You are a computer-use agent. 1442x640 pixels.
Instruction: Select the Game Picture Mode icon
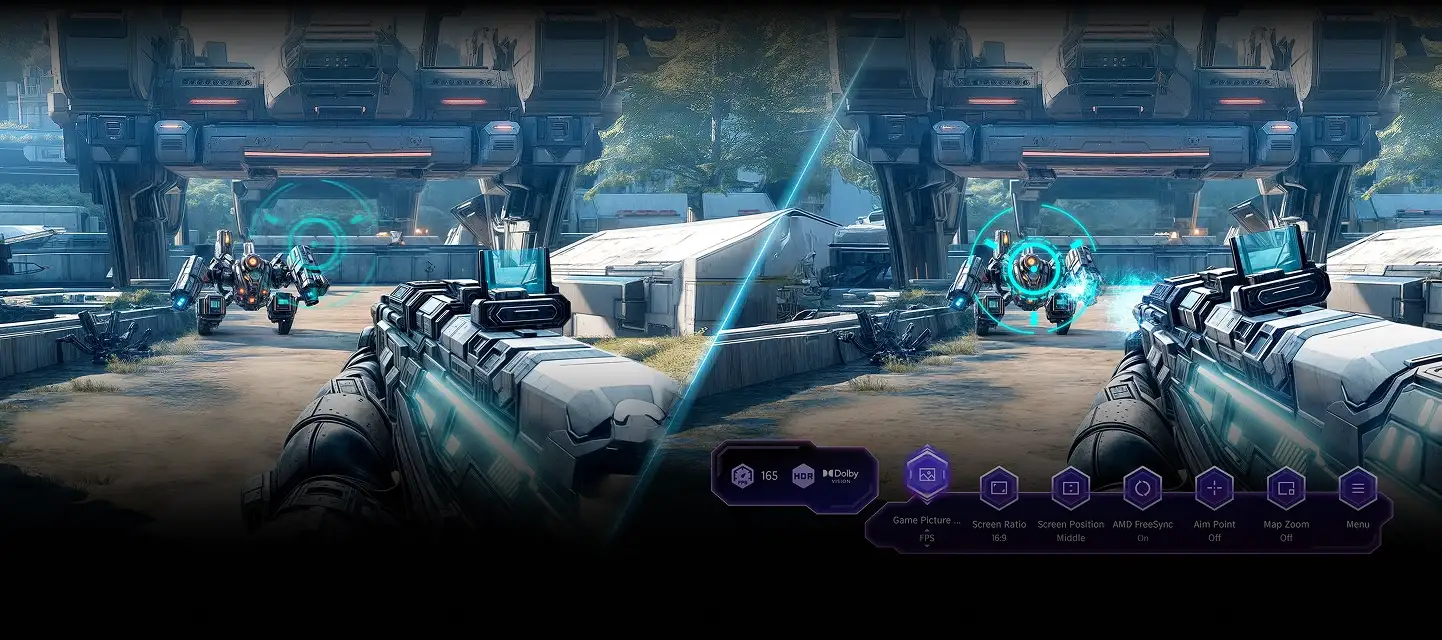click(x=927, y=474)
